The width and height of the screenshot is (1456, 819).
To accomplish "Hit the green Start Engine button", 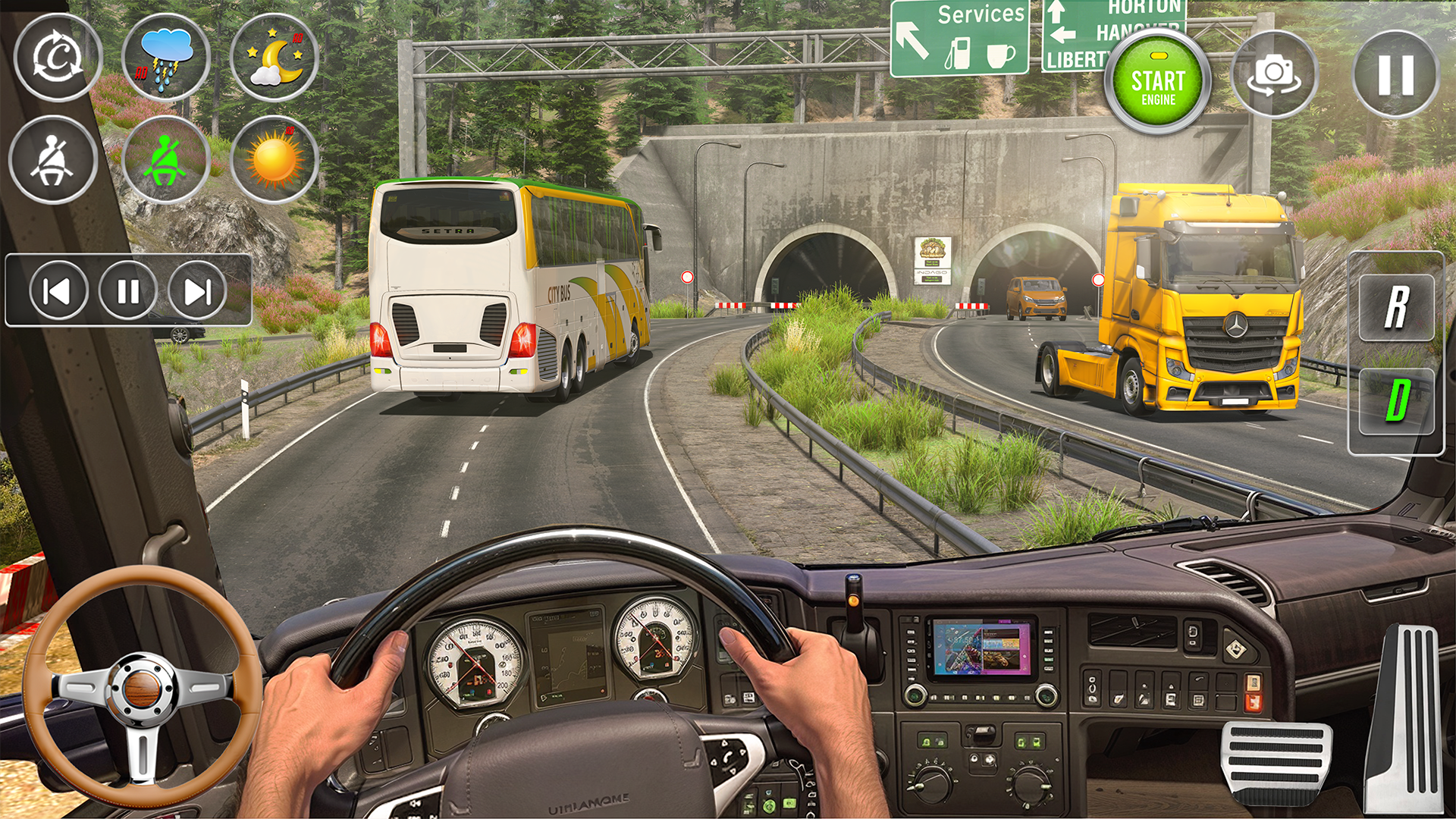I will click(1157, 83).
